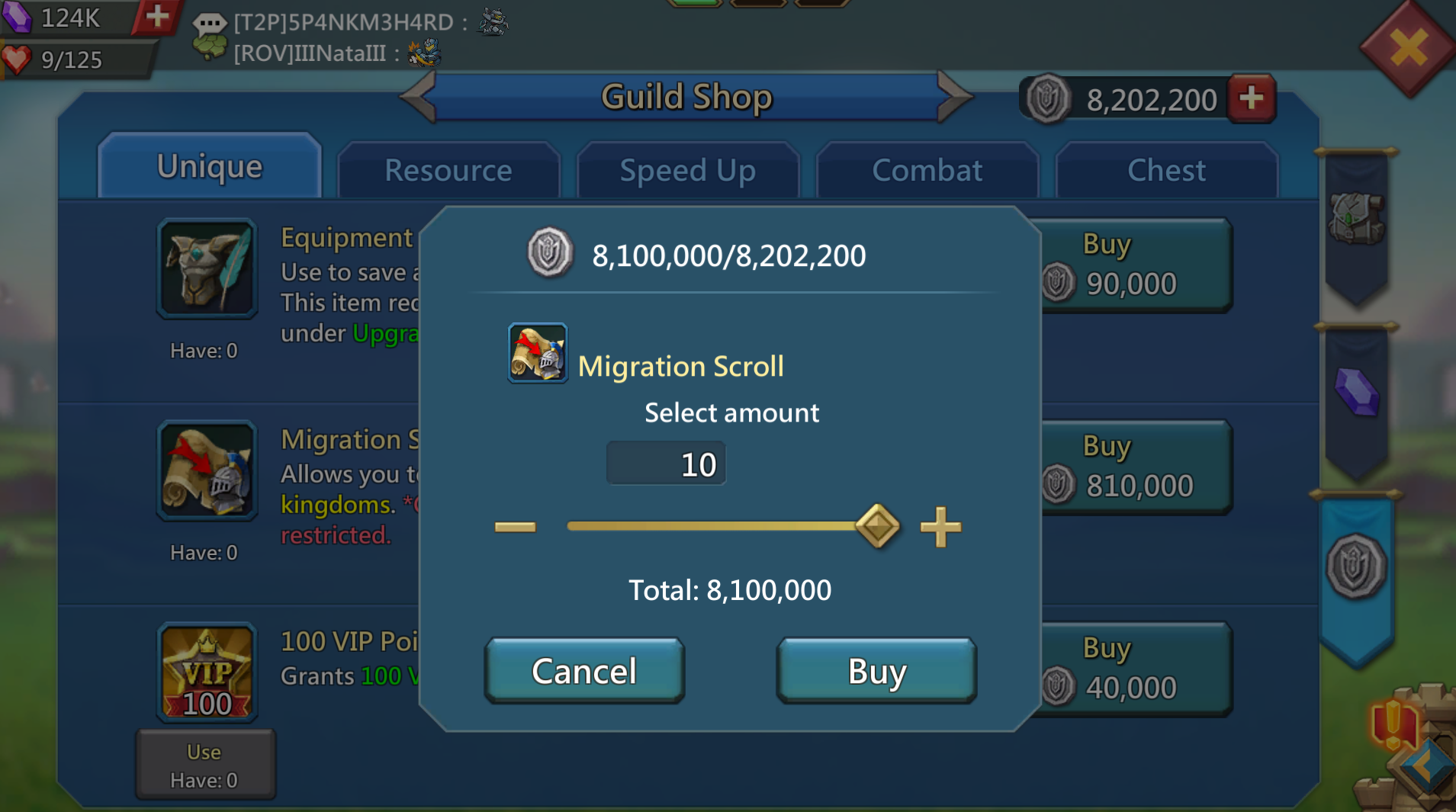Open the Resource tab
The height and width of the screenshot is (812, 1456).
(448, 171)
